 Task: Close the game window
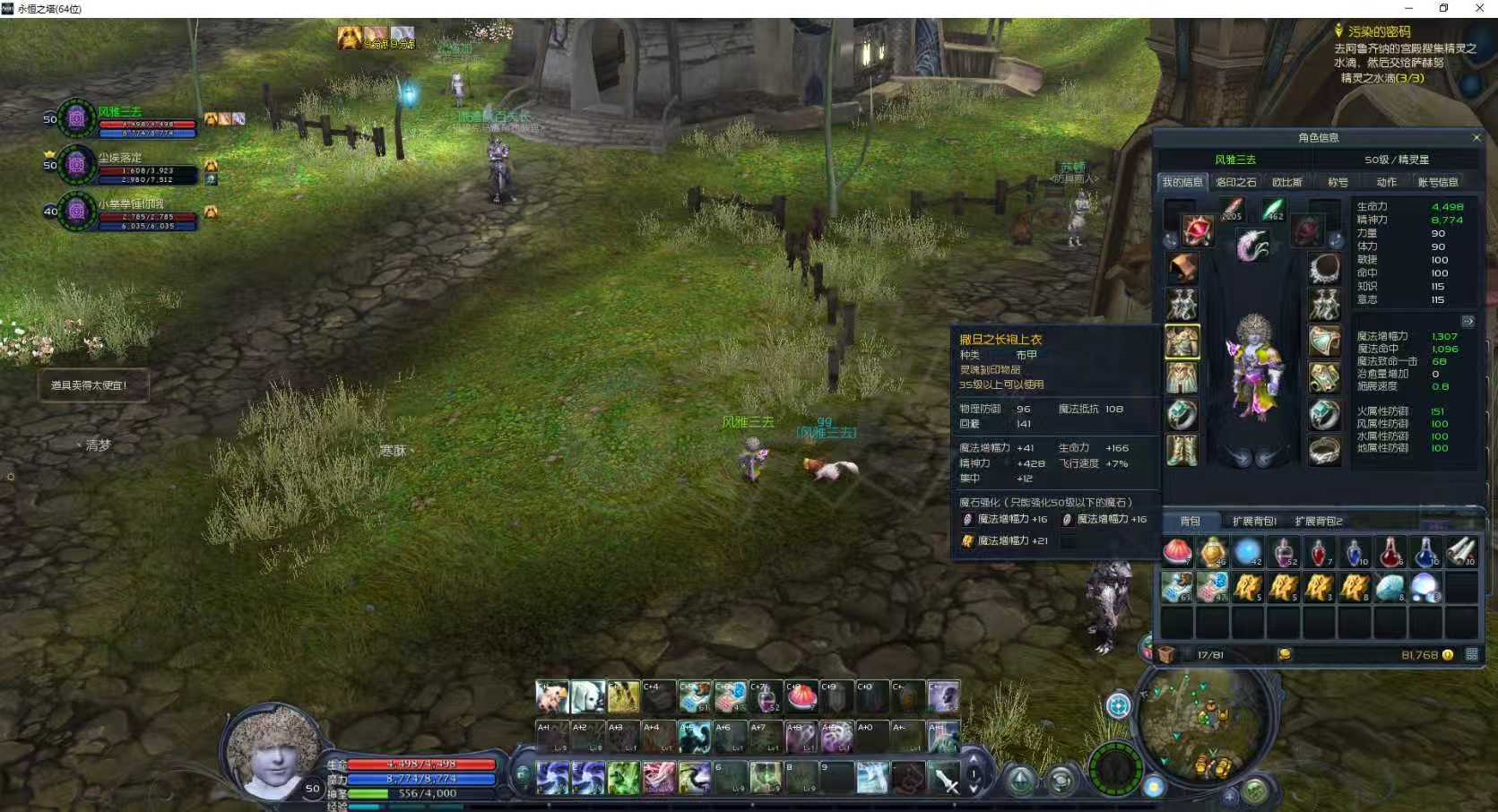coord(1479,8)
